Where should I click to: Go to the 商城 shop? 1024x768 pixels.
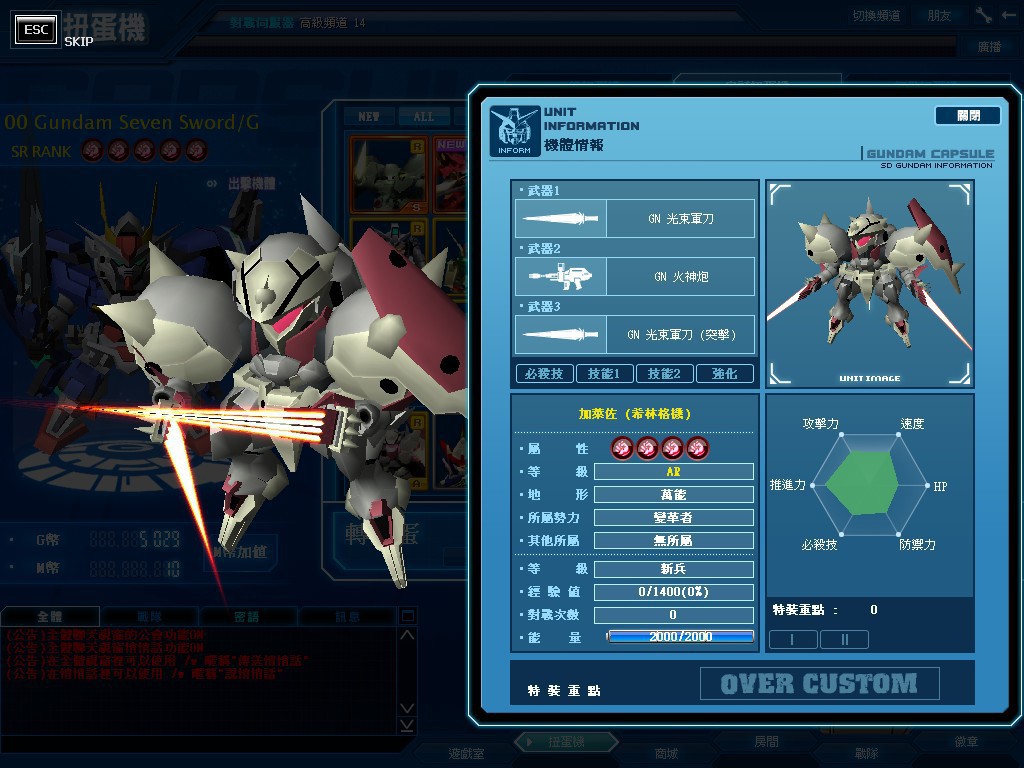[666, 753]
